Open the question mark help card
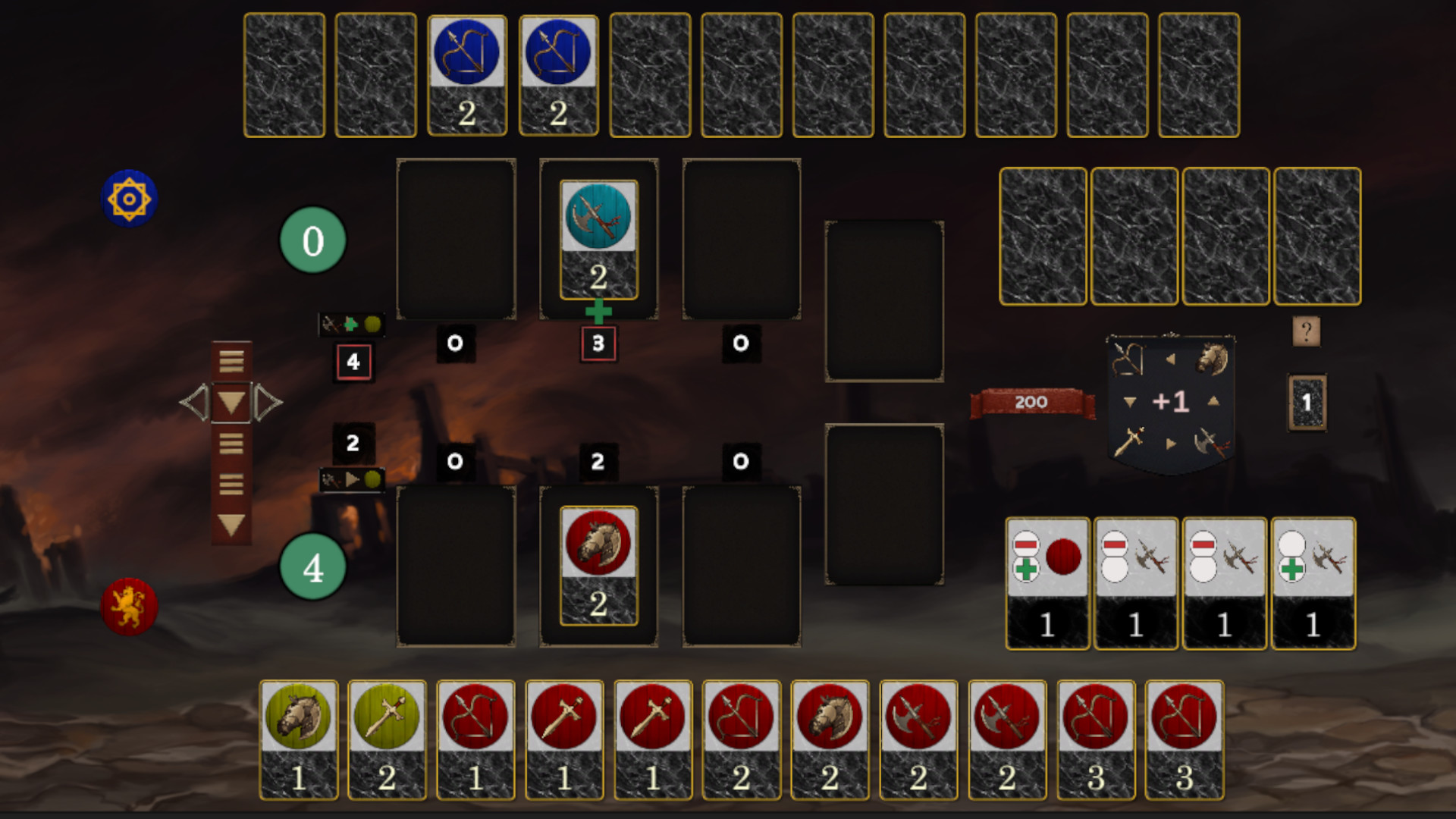The width and height of the screenshot is (1456, 819). pos(1306,329)
